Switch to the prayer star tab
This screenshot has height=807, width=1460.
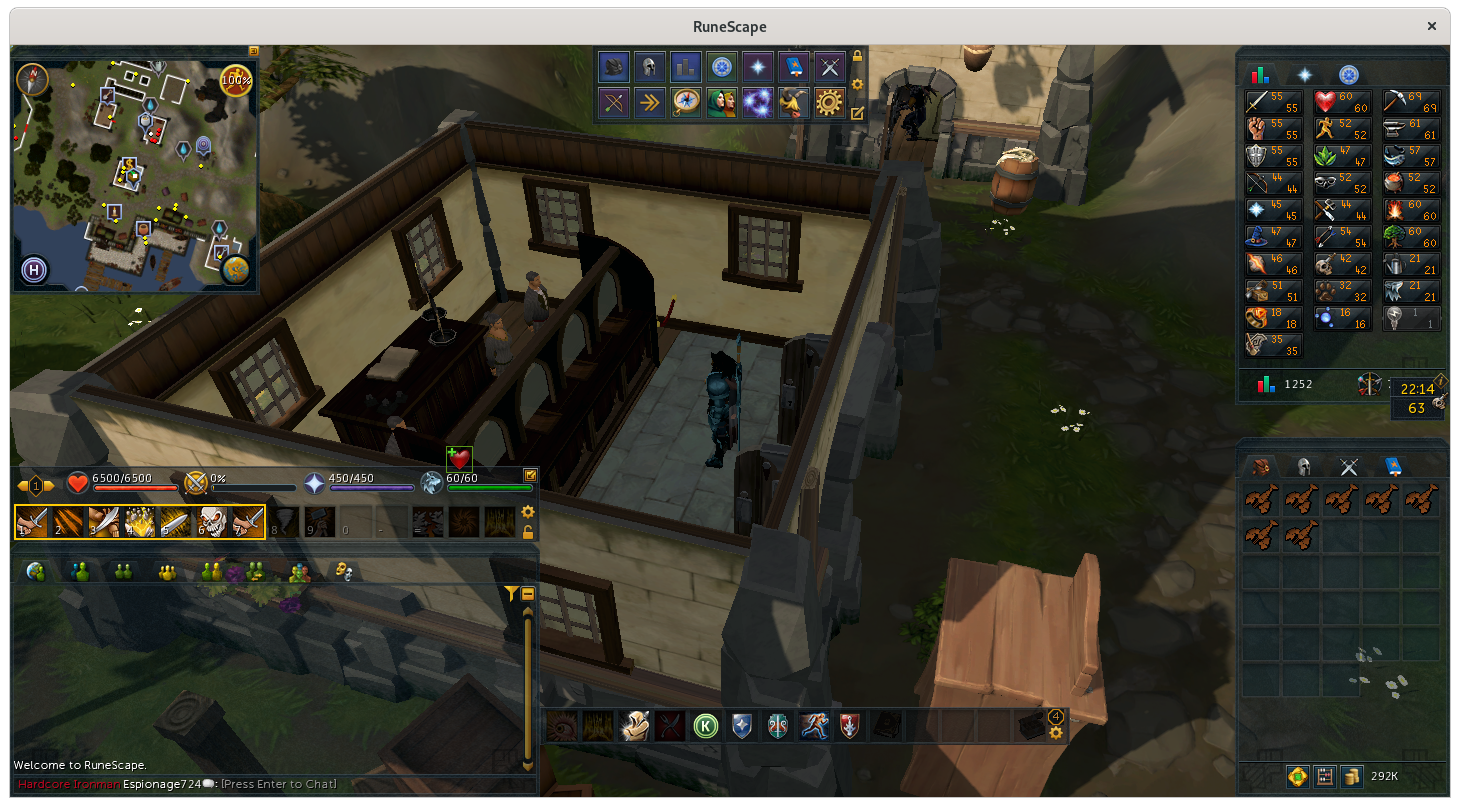1304,75
